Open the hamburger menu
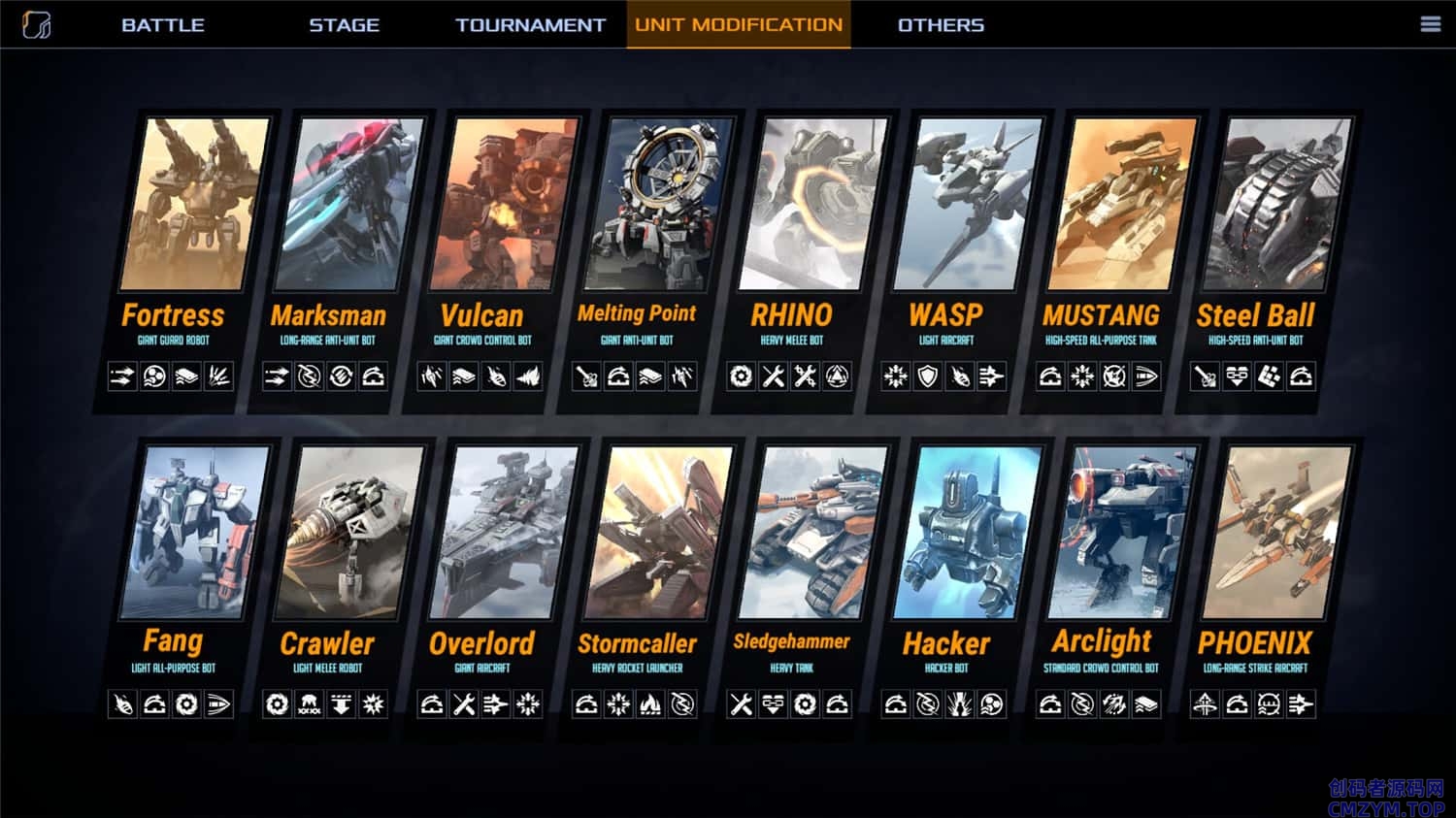 (x=1430, y=24)
